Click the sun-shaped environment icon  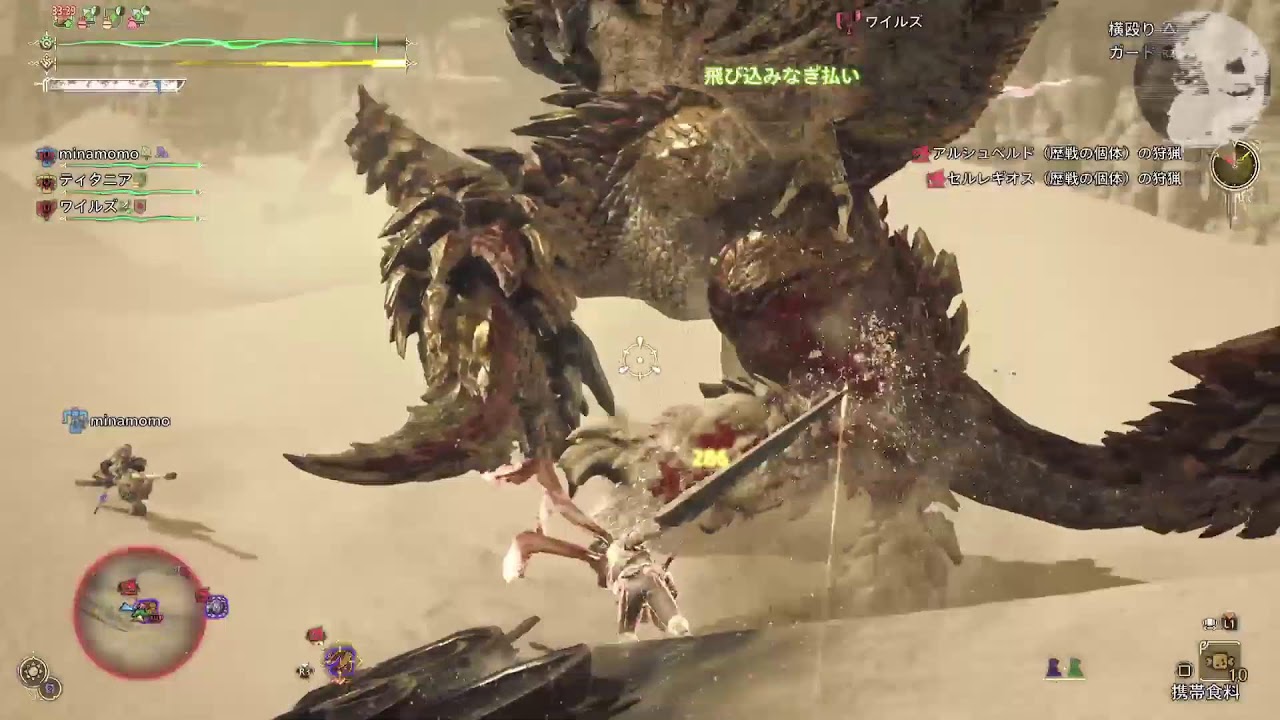[33, 671]
